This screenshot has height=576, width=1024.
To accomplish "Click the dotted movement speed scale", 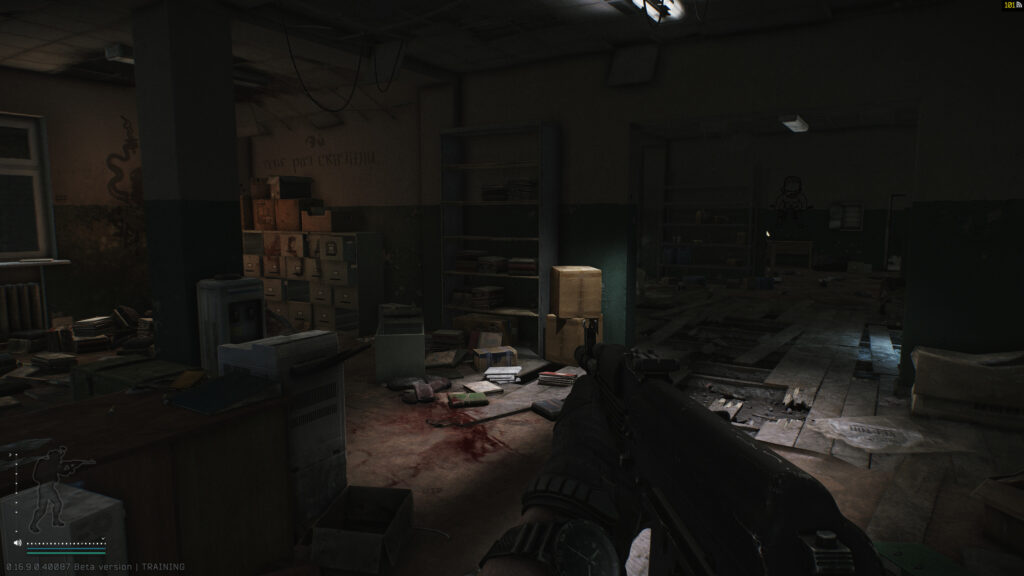I will [66, 544].
